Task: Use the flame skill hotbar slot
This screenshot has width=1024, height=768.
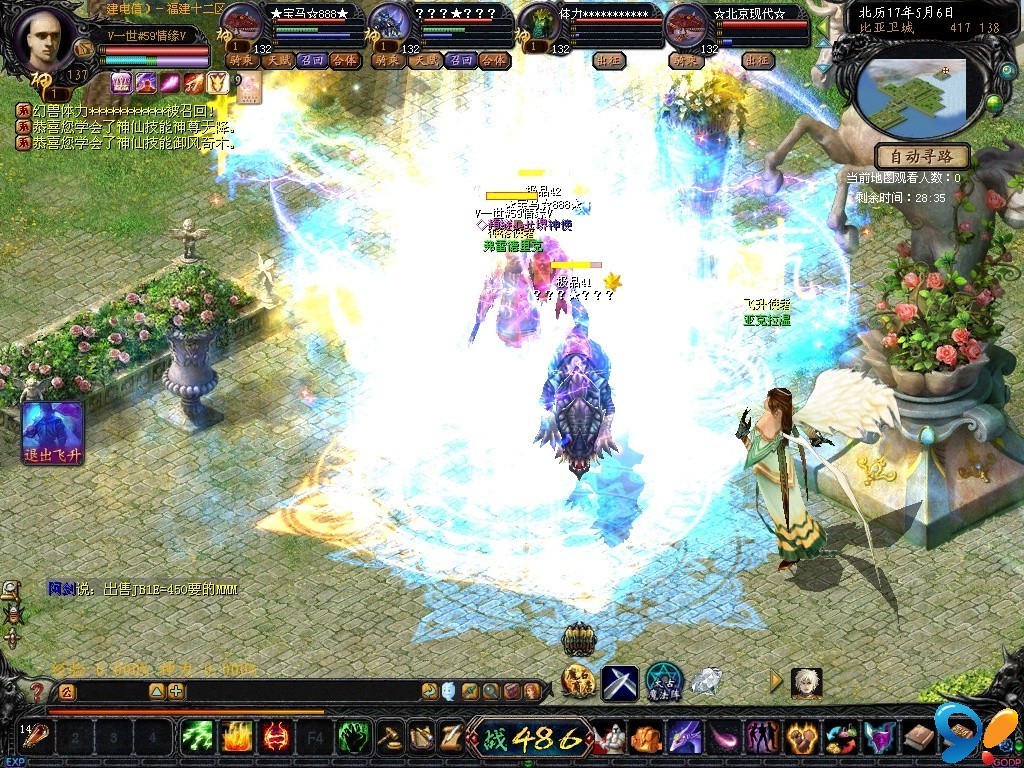Action: coord(236,738)
